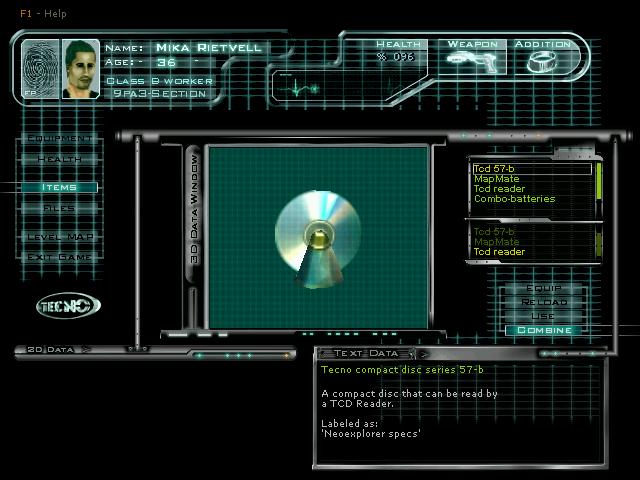The image size is (640, 480).
Task: Show the Level Map
Action: coord(60,236)
